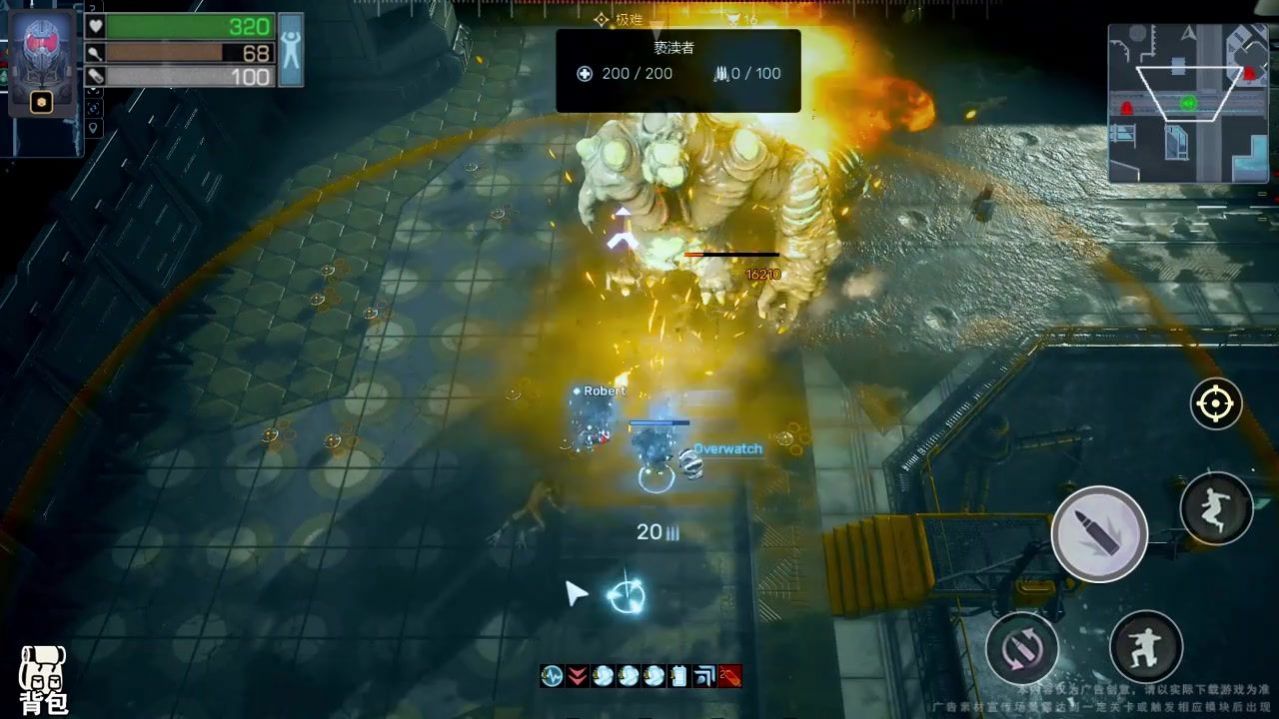
Task: Activate the heartbeat pulse hotbar icon
Action: [551, 676]
